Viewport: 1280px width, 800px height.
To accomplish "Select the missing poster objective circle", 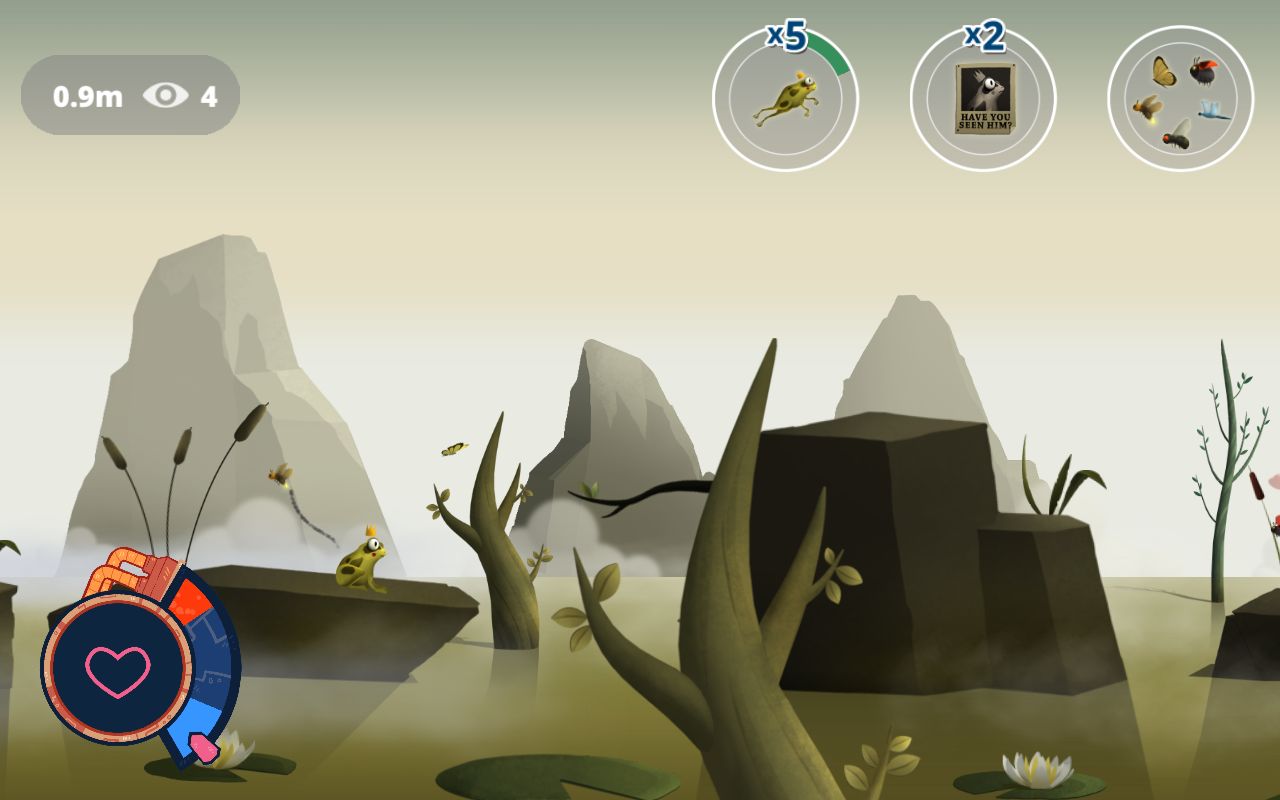I will 983,99.
